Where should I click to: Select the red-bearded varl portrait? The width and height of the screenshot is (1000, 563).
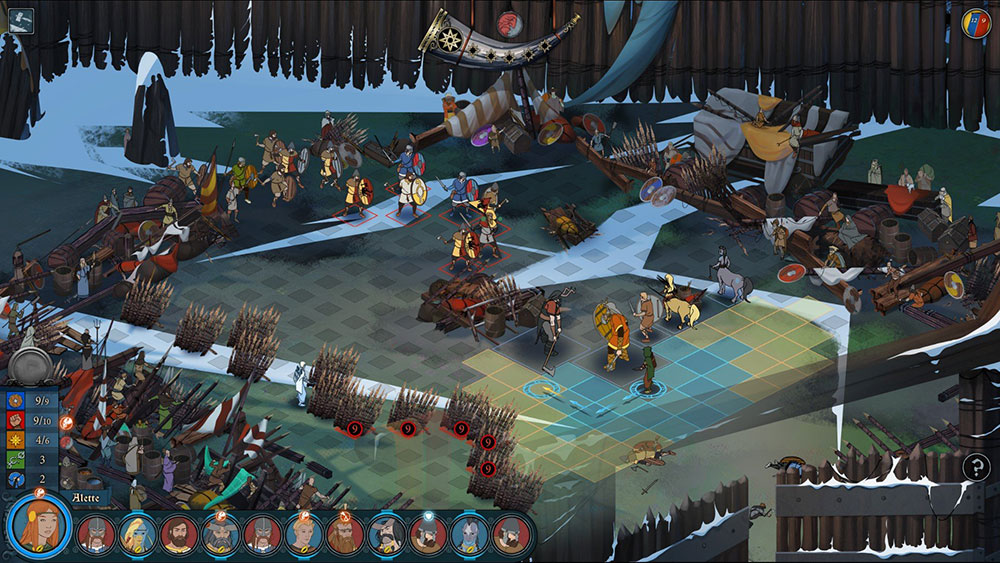coord(346,535)
